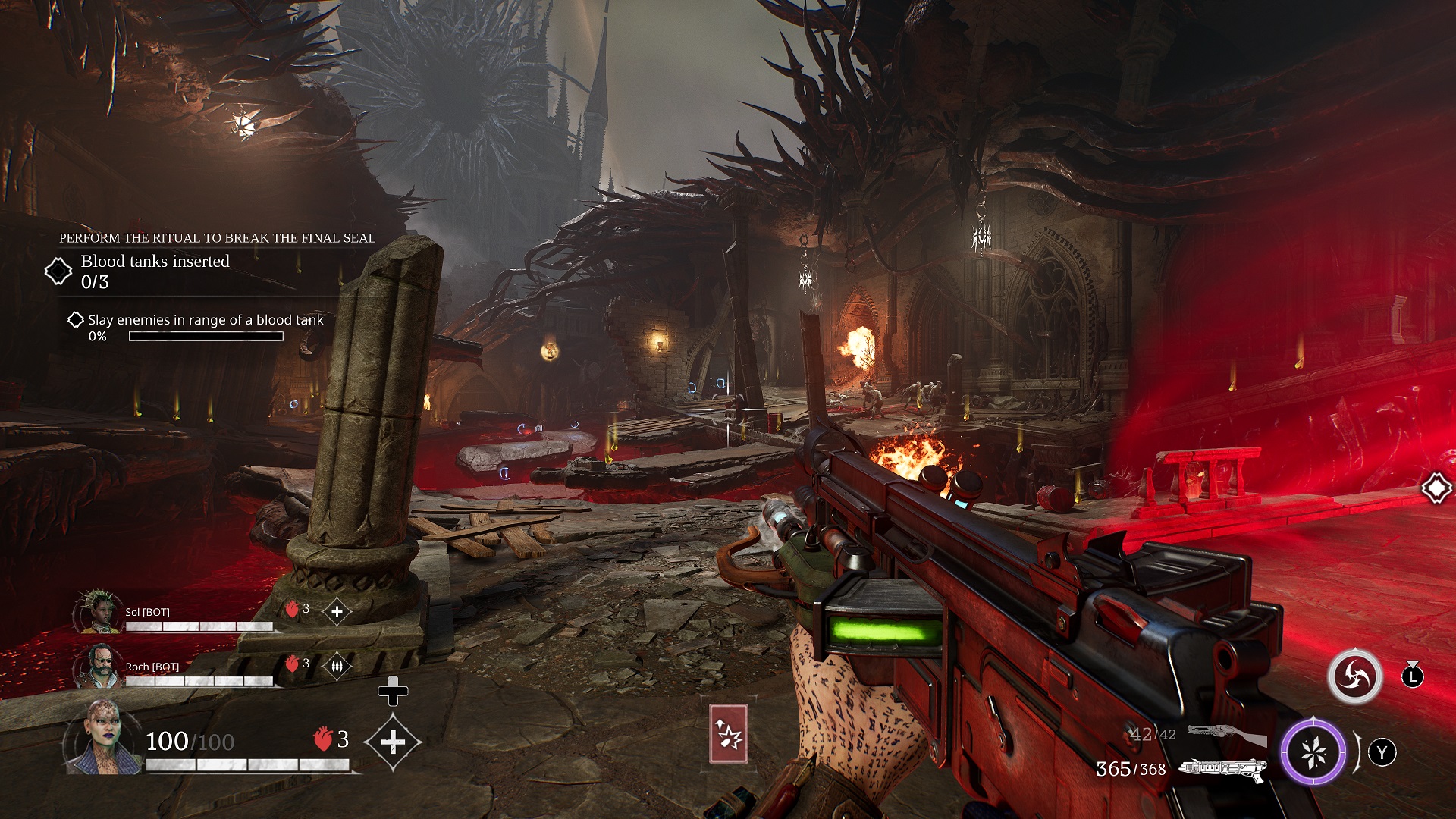The width and height of the screenshot is (1456, 819).
Task: Click the objective waypoint diamond marker
Action: (x=1436, y=488)
